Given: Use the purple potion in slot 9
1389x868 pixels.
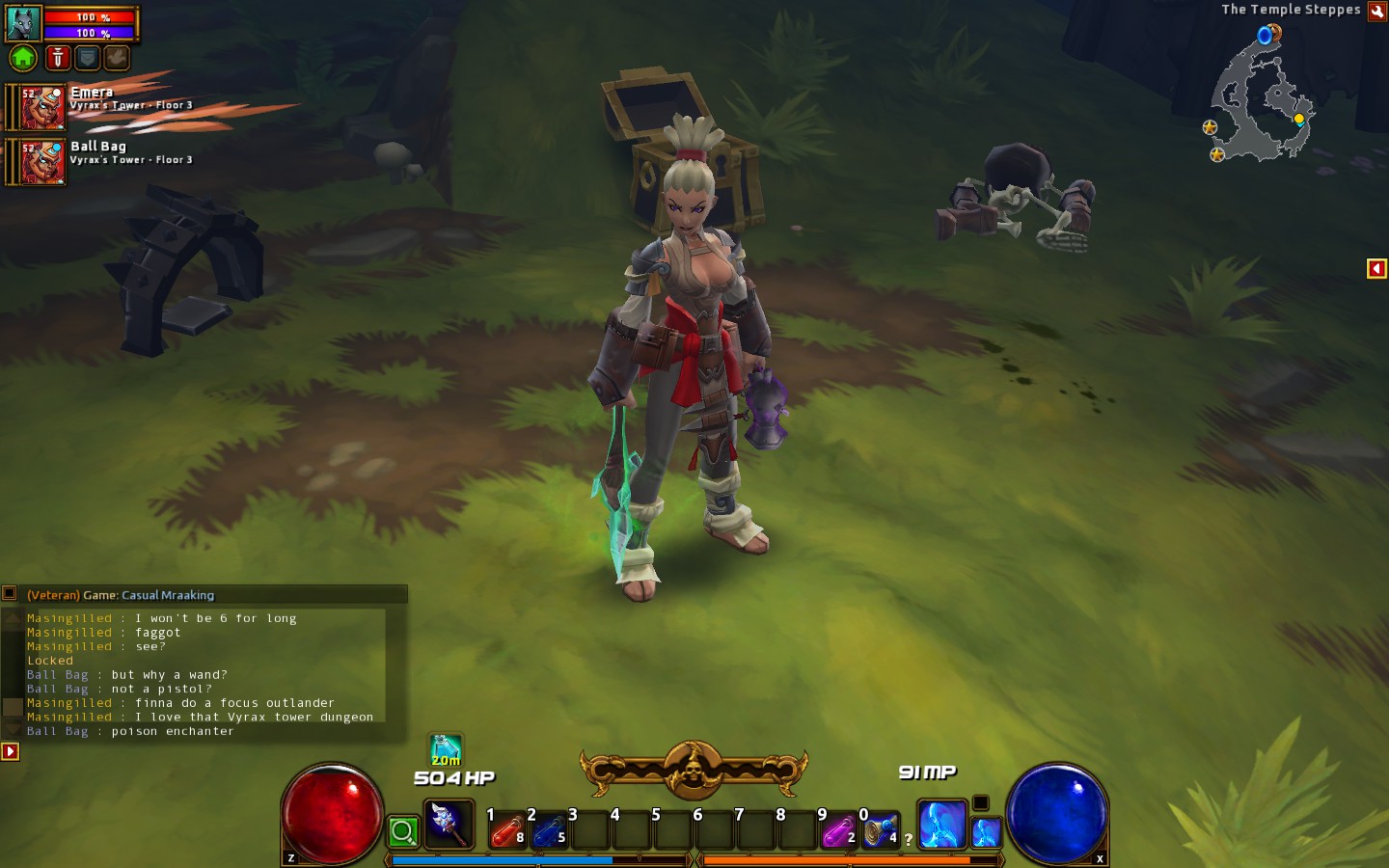Looking at the screenshot, I should click(x=838, y=830).
